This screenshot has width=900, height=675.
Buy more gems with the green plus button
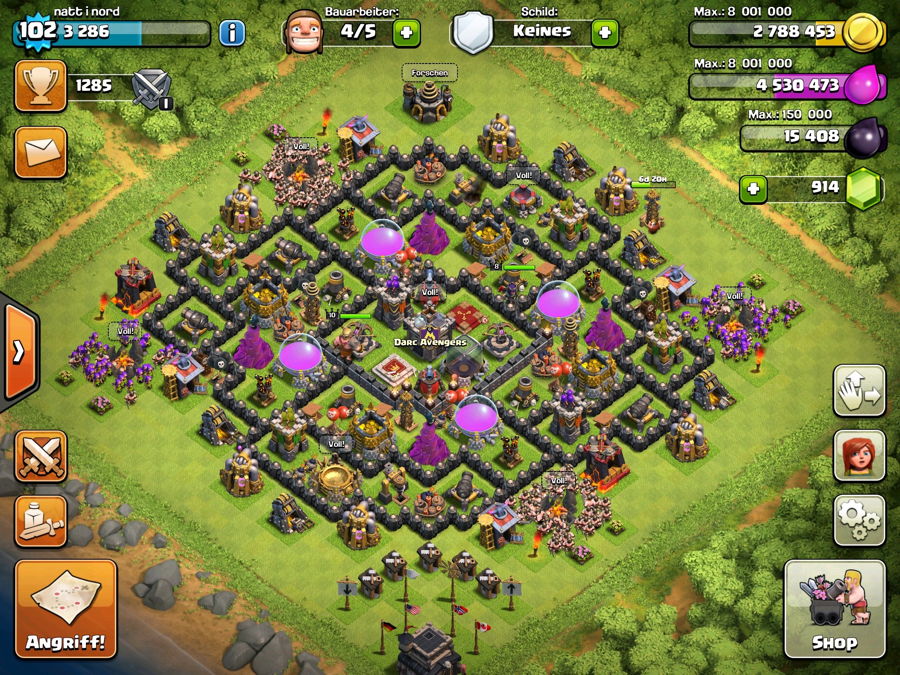click(x=754, y=189)
